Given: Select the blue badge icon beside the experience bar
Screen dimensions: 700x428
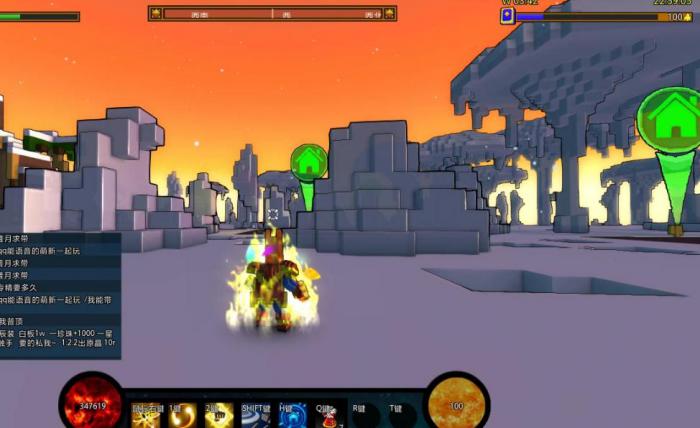Looking at the screenshot, I should click(507, 16).
